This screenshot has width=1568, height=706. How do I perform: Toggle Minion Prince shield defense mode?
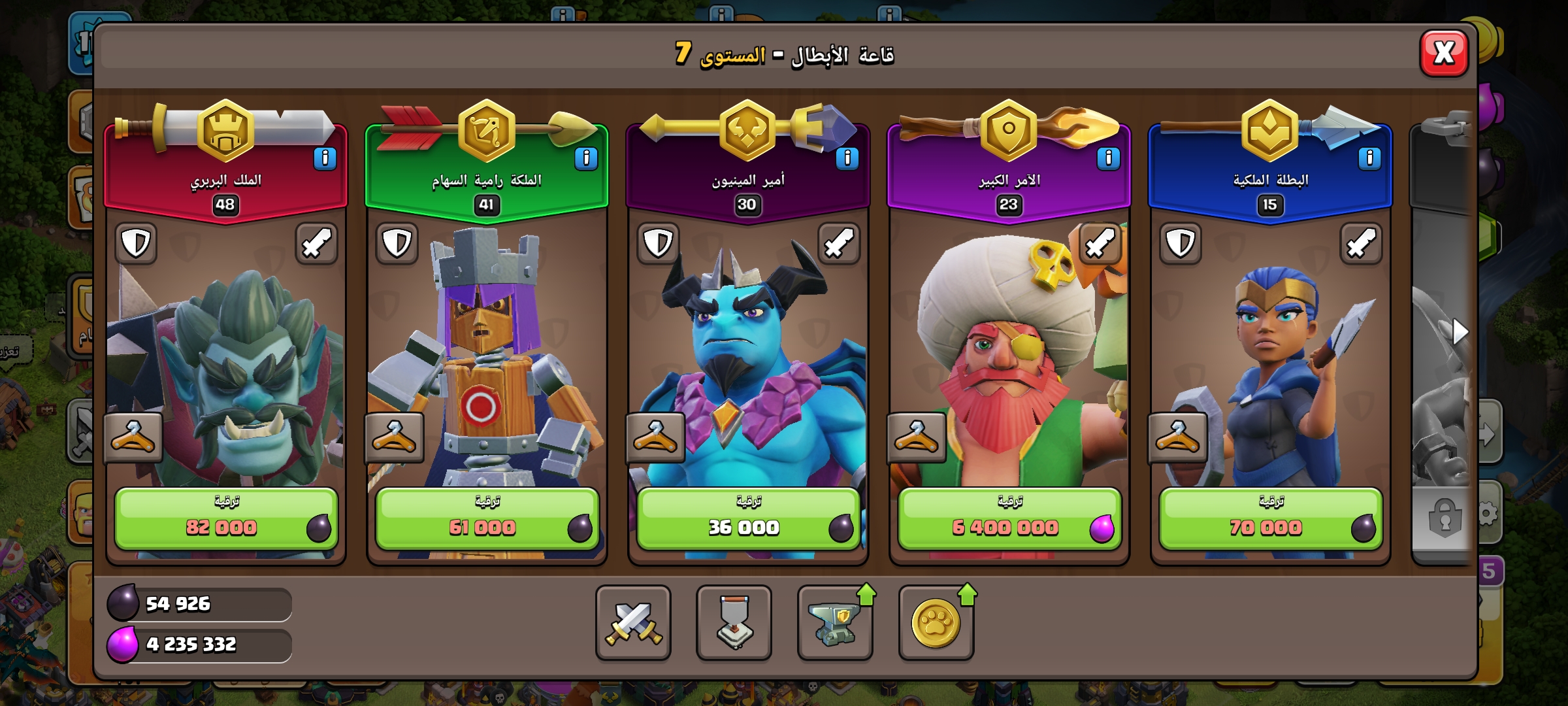[658, 244]
